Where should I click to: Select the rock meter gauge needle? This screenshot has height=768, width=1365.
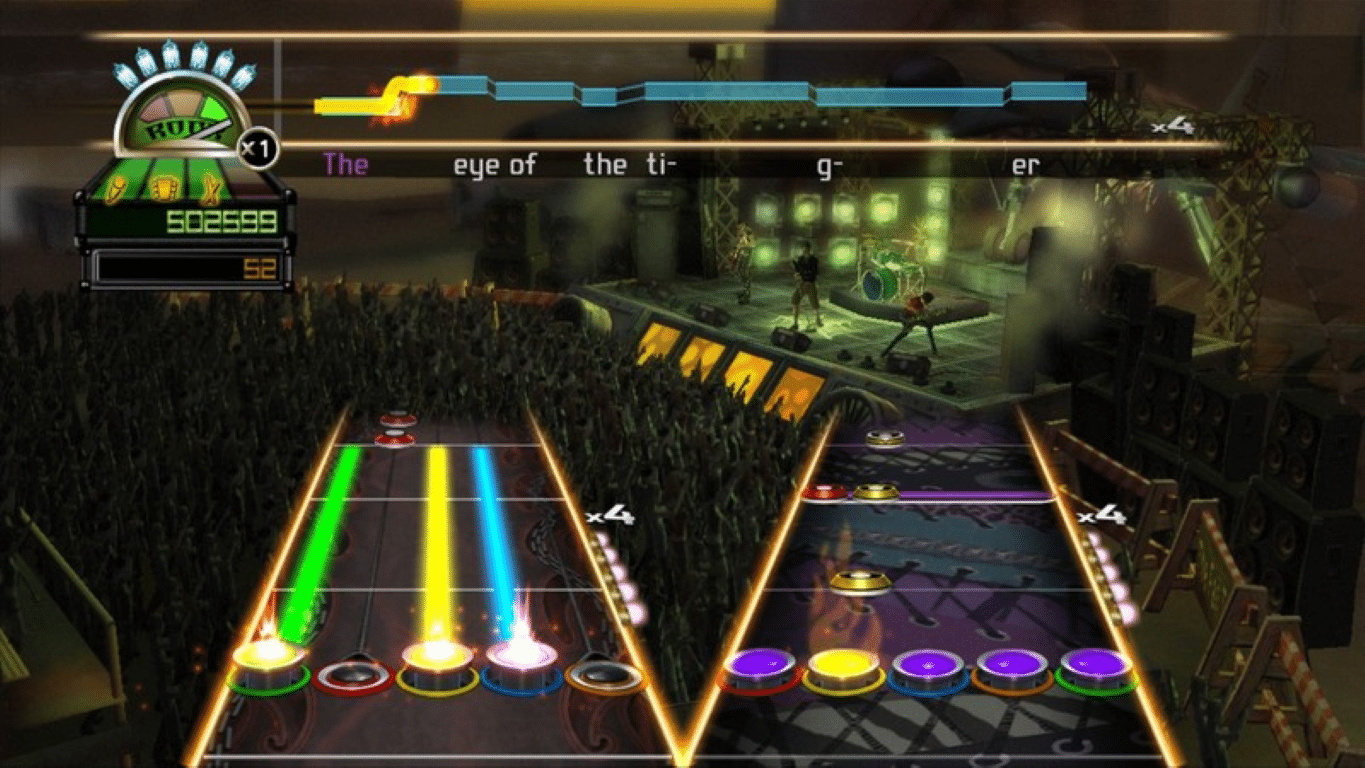211,129
